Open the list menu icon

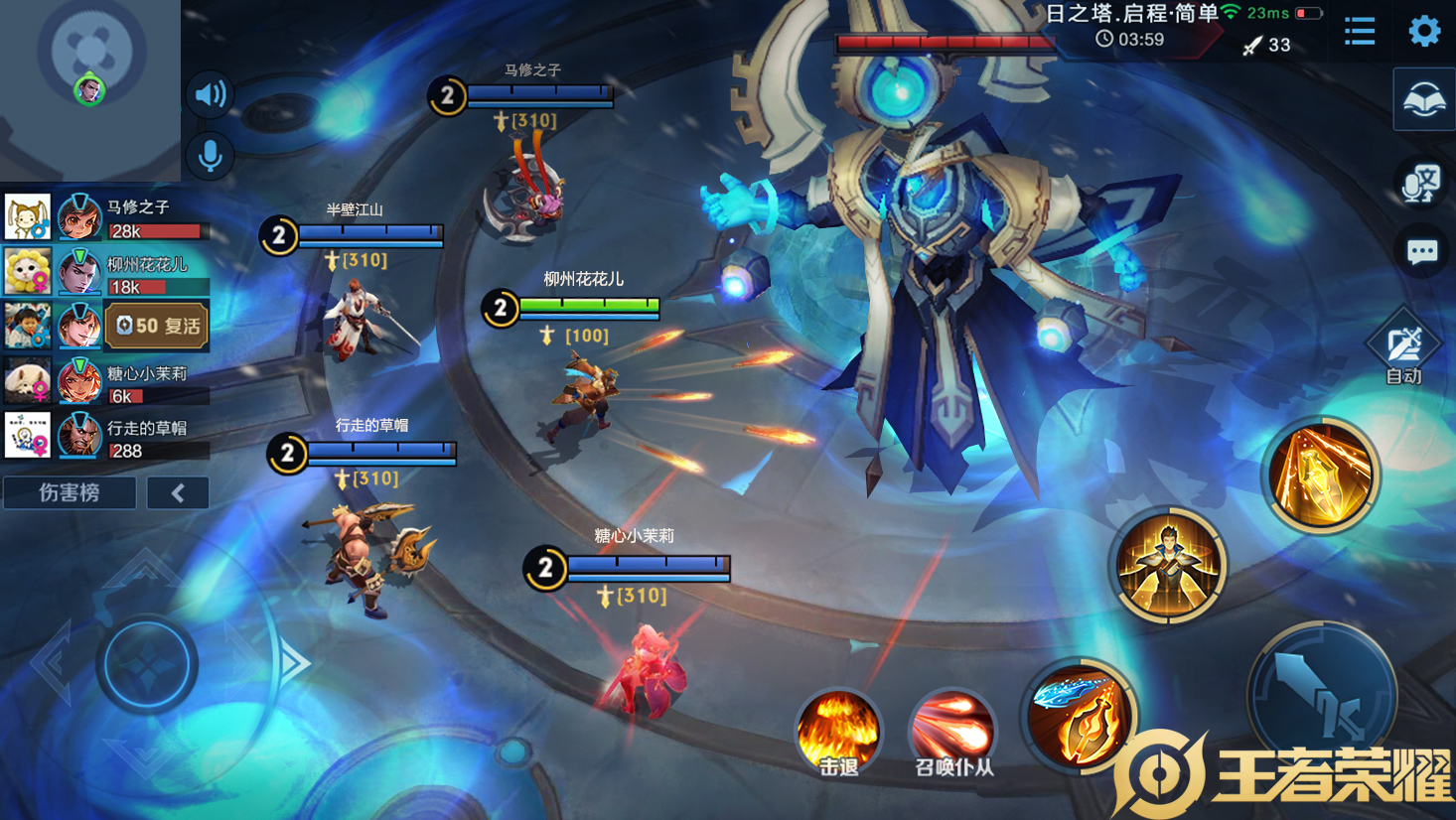coord(1360,31)
